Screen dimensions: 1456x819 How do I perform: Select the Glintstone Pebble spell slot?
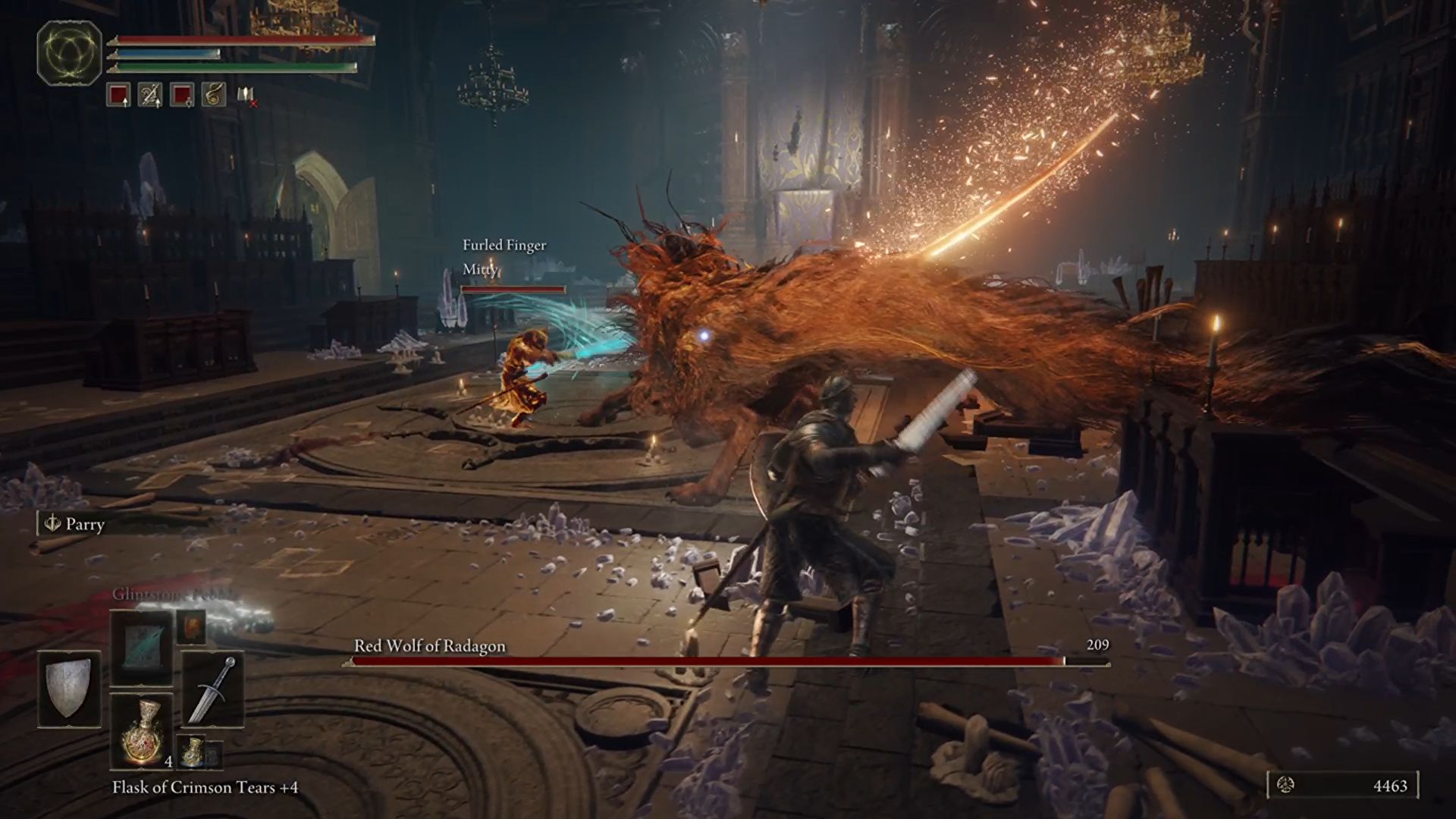(142, 648)
